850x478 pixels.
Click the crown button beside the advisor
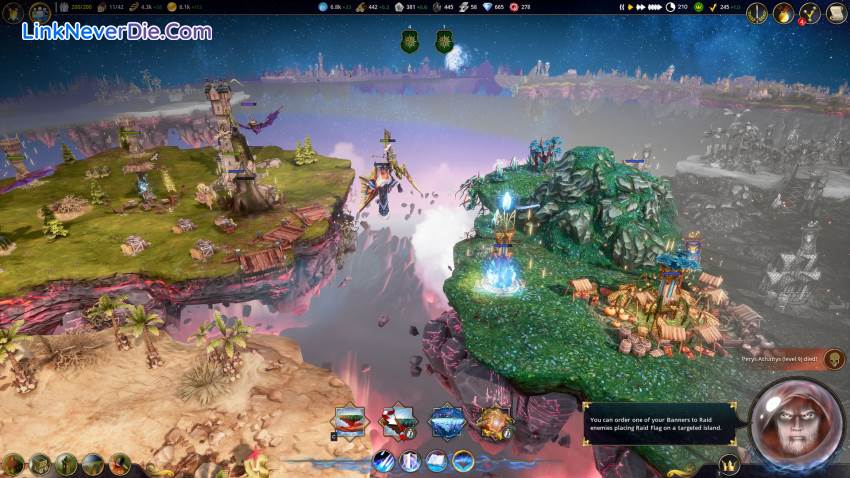coord(730,465)
